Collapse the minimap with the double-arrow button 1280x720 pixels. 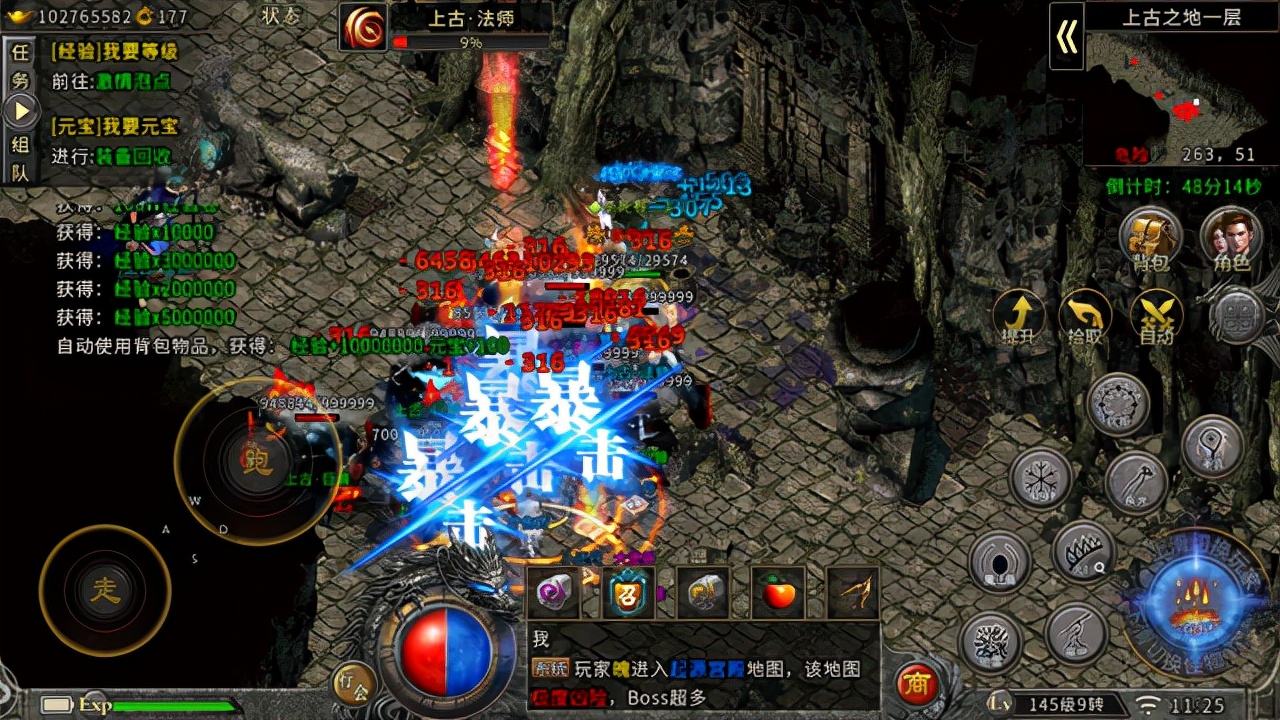1066,37
